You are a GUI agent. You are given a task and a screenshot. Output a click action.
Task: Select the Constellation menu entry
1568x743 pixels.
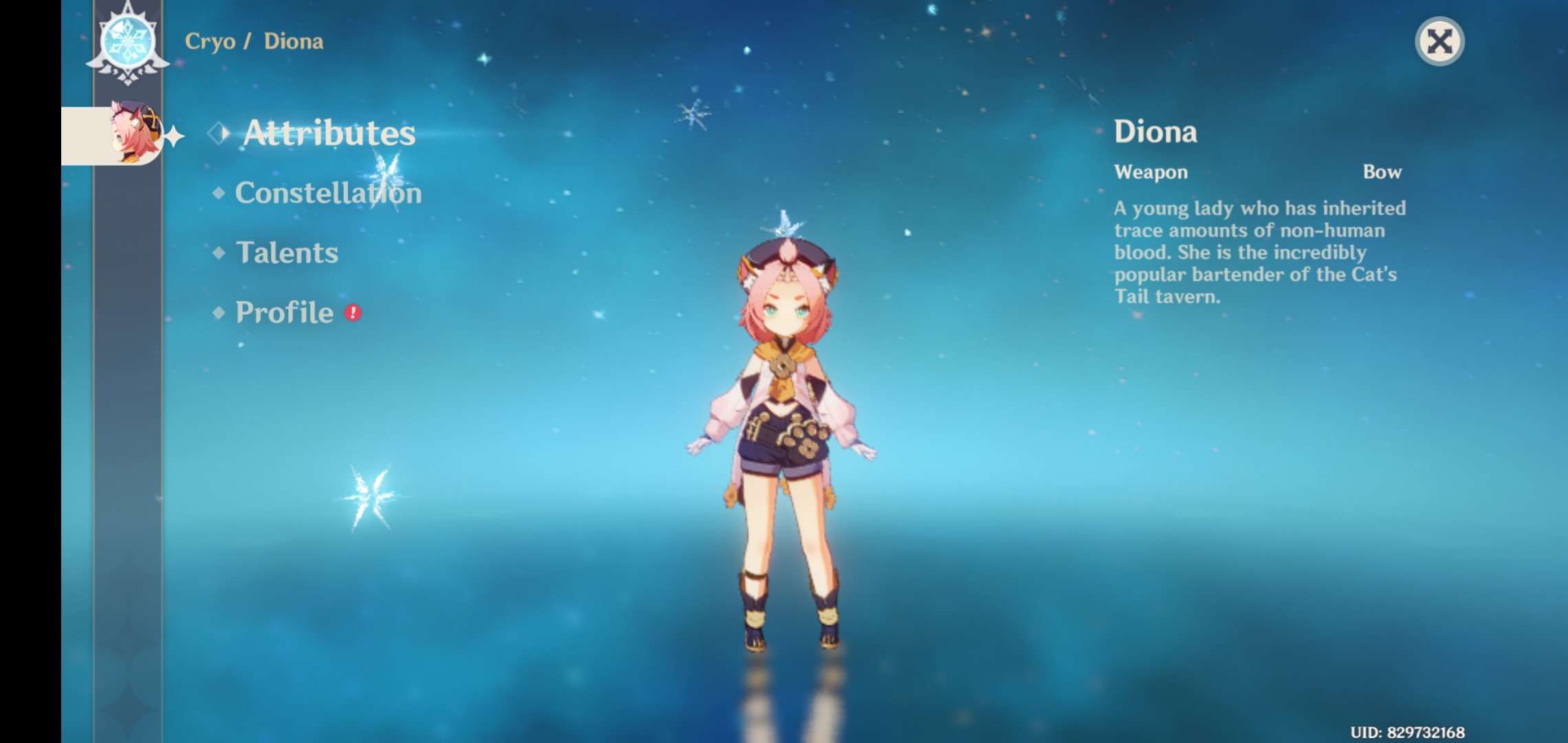(328, 193)
